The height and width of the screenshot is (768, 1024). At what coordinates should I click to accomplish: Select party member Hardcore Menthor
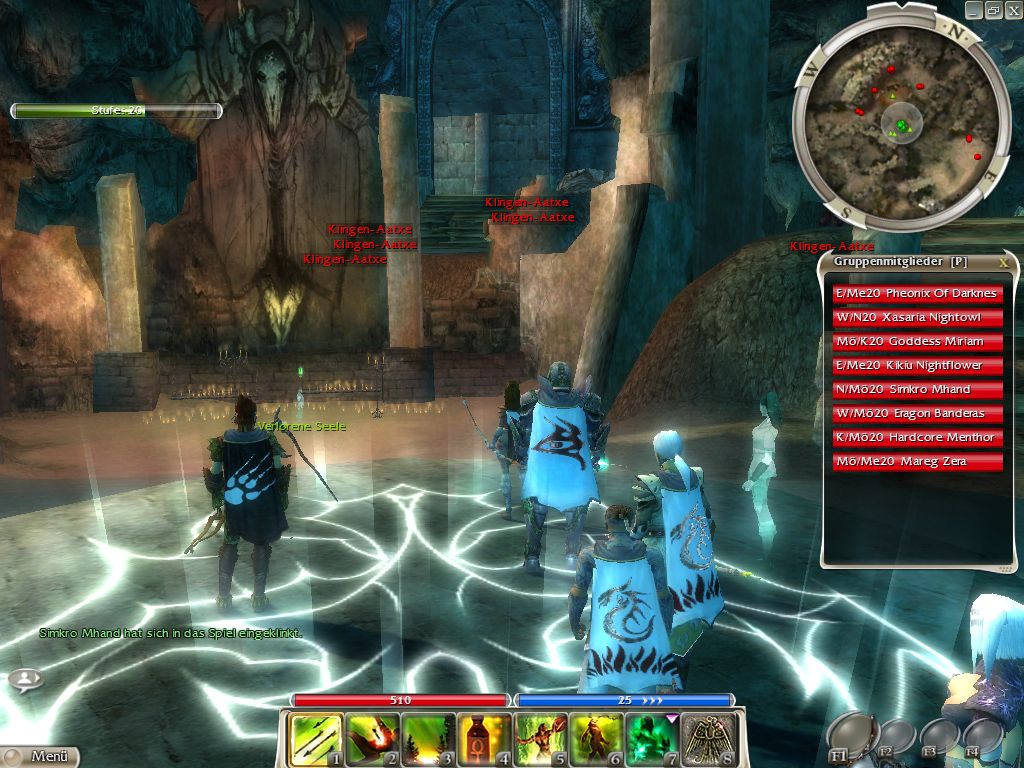coord(918,438)
